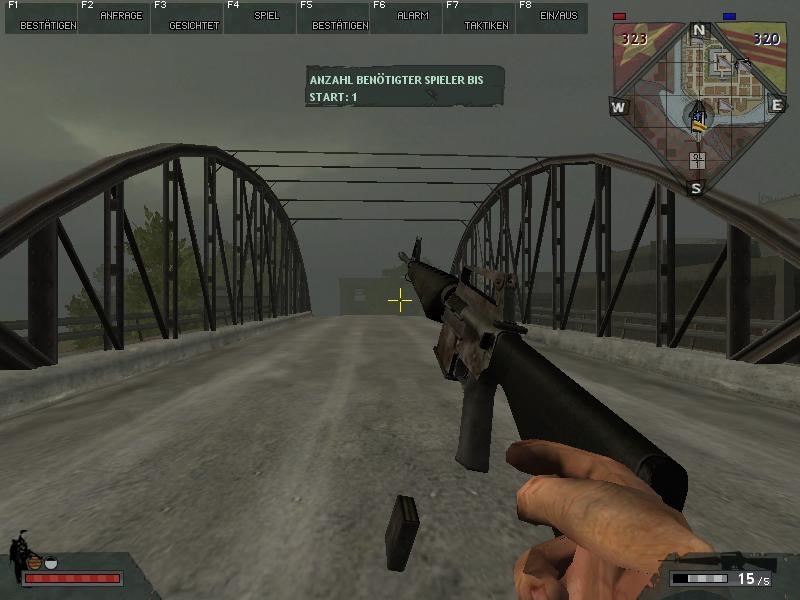The width and height of the screenshot is (800, 600).
Task: Click the minimap's S compass marker
Action: (697, 187)
